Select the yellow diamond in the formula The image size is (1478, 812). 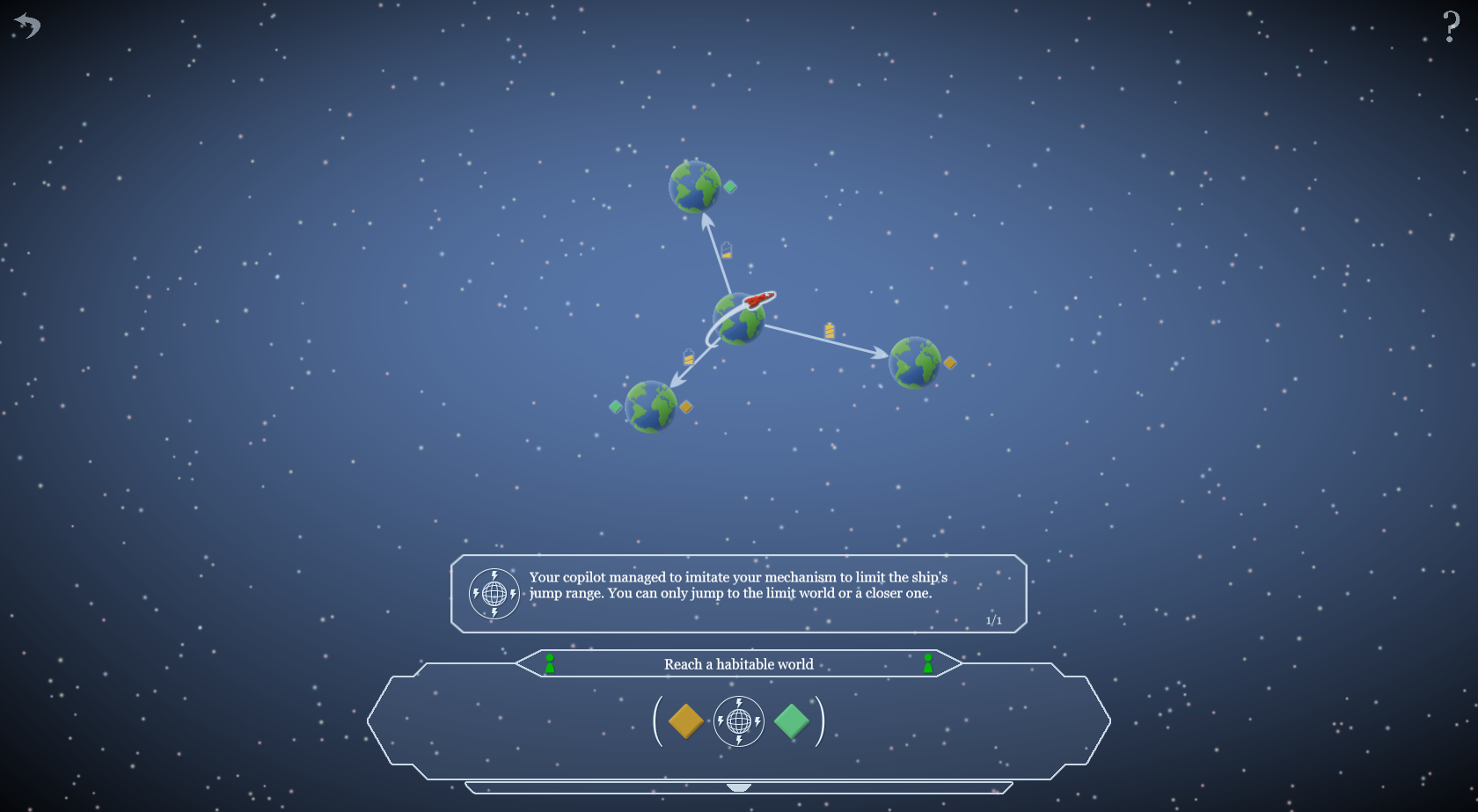pyautogui.click(x=685, y=721)
